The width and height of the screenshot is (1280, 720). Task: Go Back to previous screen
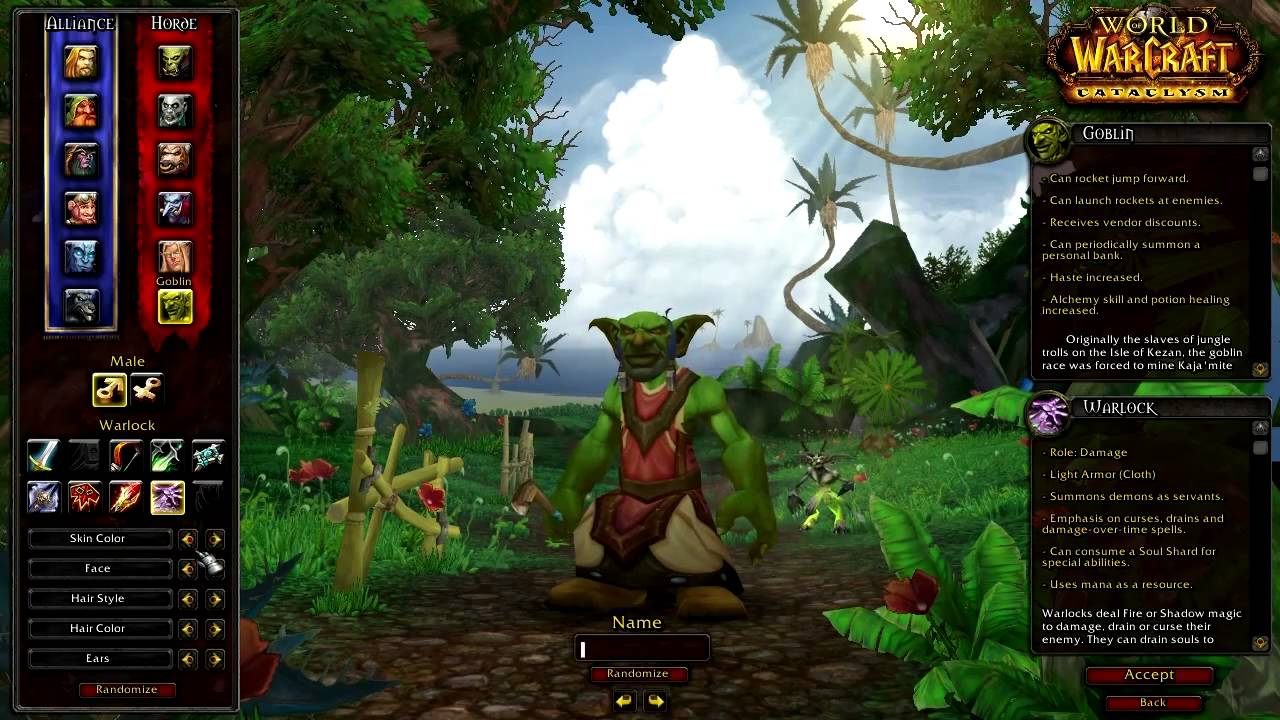[x=1152, y=702]
